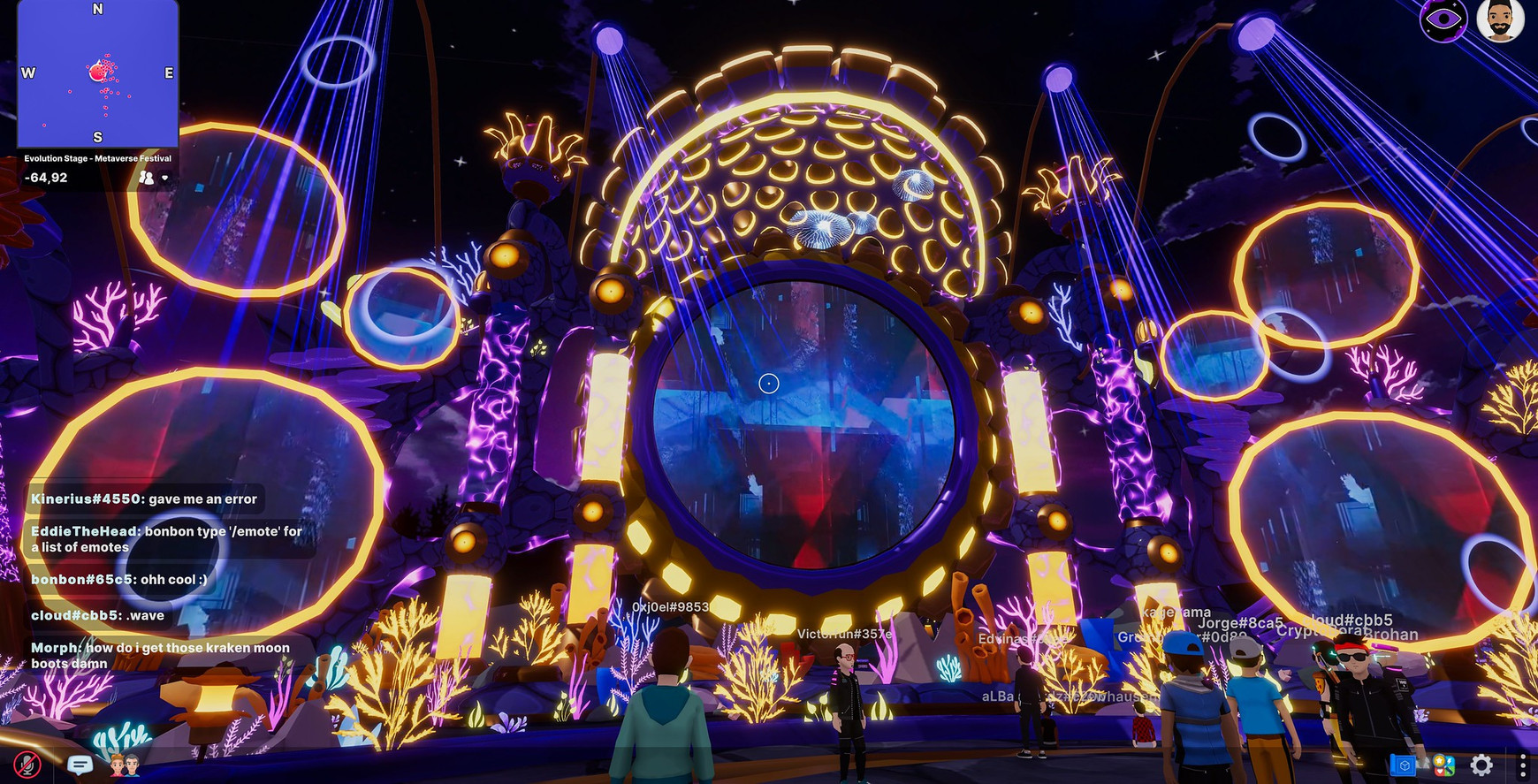Open the blue builder blueprint icon
The height and width of the screenshot is (784, 1538).
click(1403, 765)
